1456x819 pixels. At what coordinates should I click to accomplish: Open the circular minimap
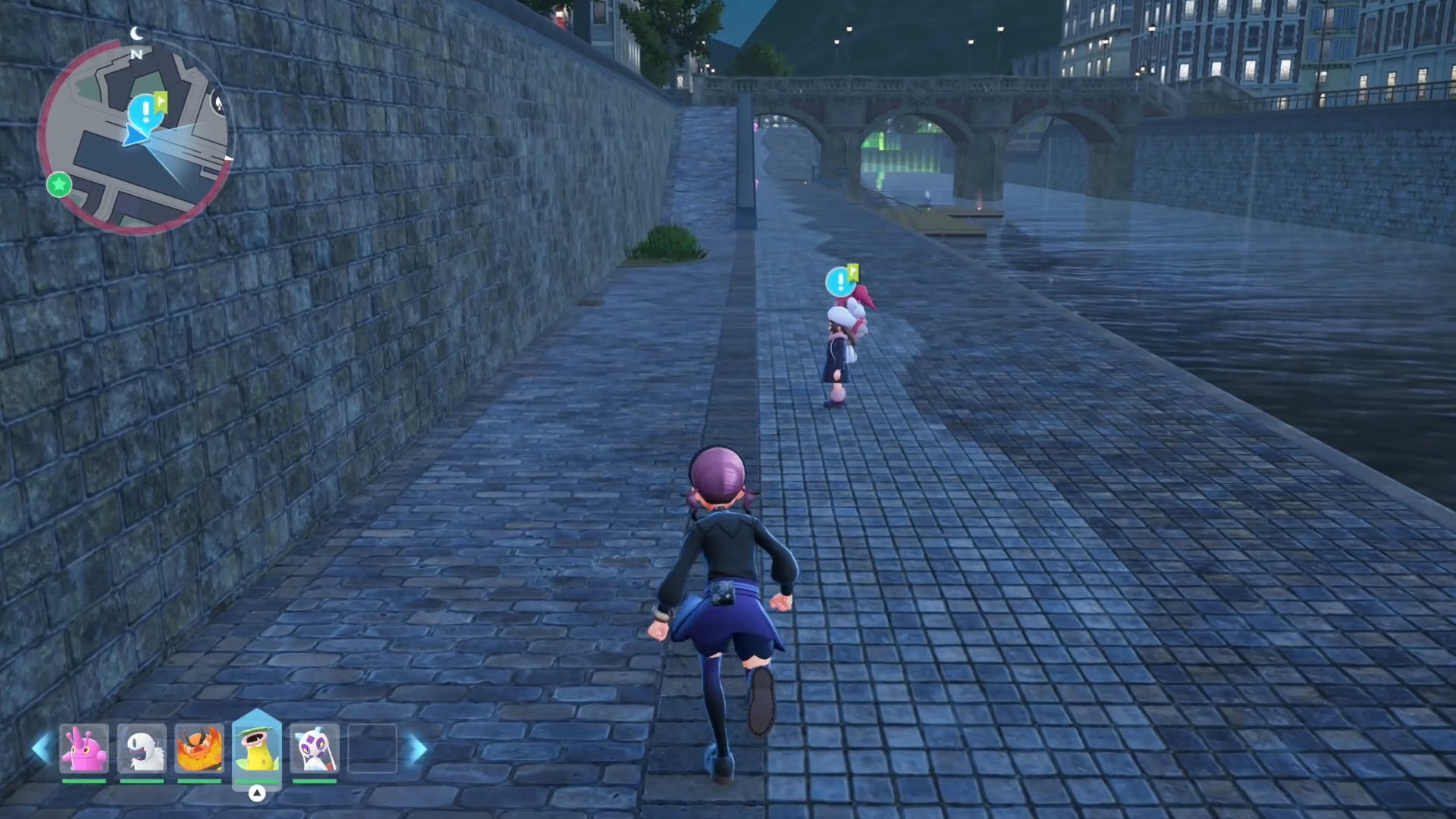pyautogui.click(x=136, y=136)
